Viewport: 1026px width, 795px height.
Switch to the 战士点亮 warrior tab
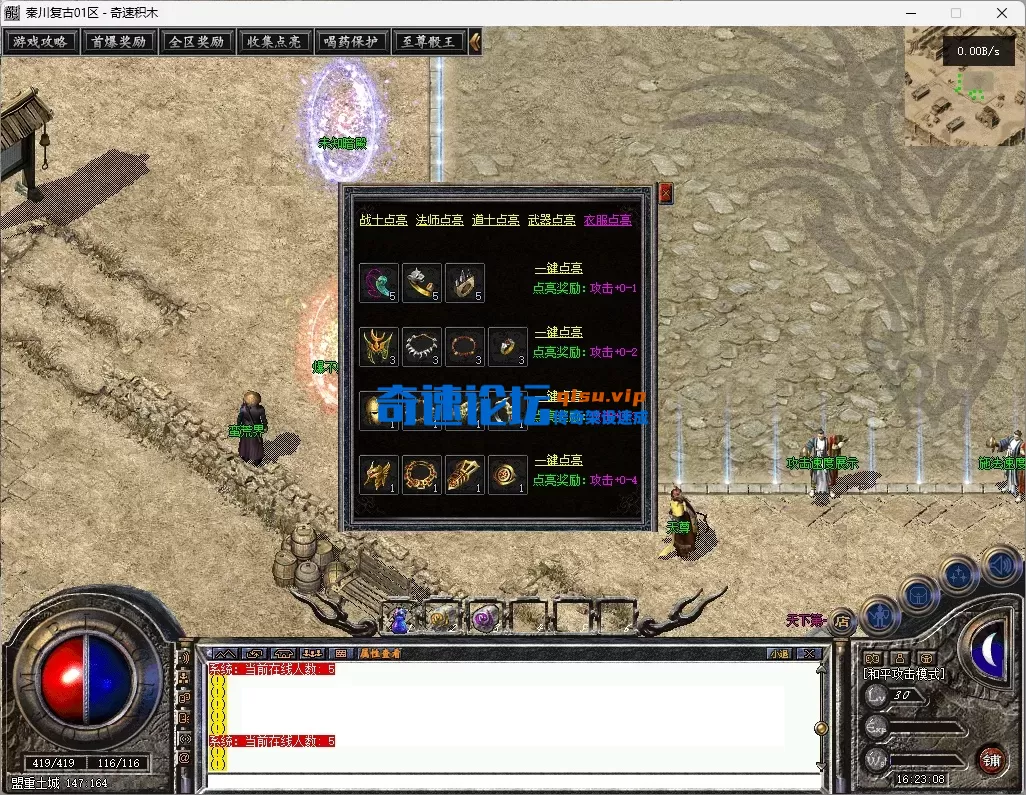pos(383,220)
